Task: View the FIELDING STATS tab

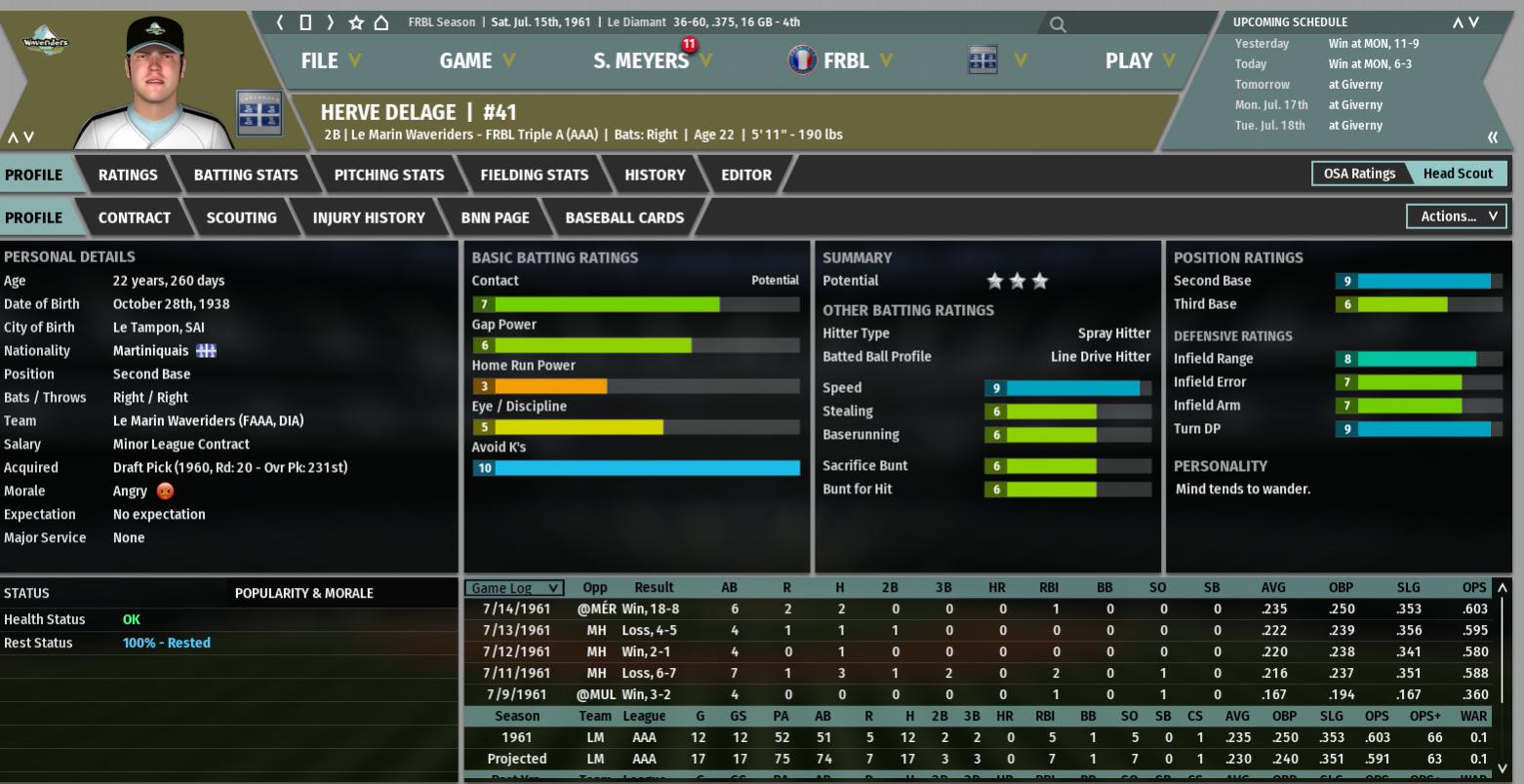Action: [535, 176]
